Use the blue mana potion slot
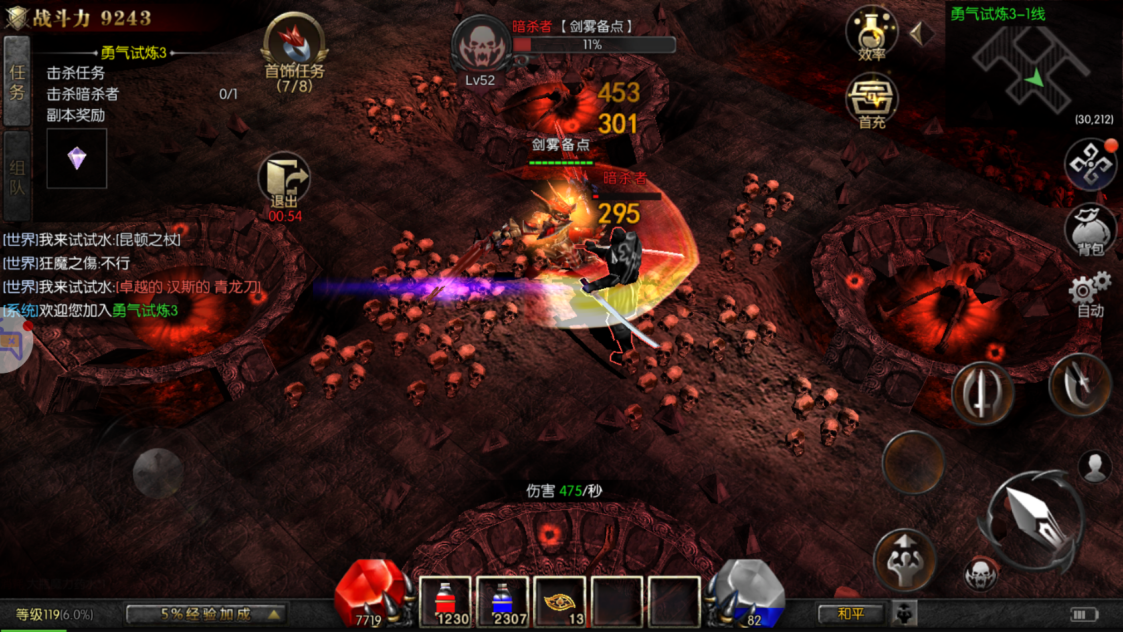The width and height of the screenshot is (1123, 632). 503,603
